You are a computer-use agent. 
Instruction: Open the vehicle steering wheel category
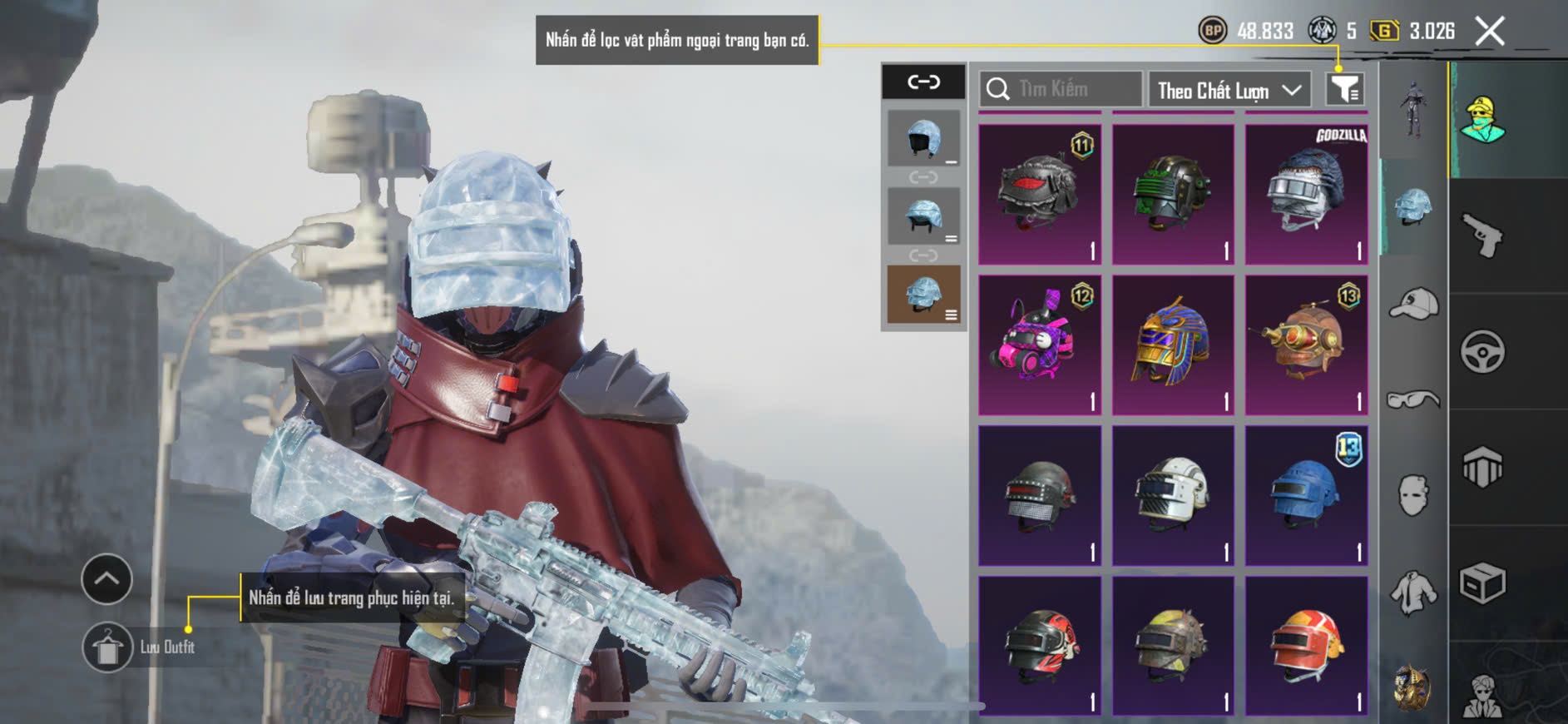point(1482,352)
